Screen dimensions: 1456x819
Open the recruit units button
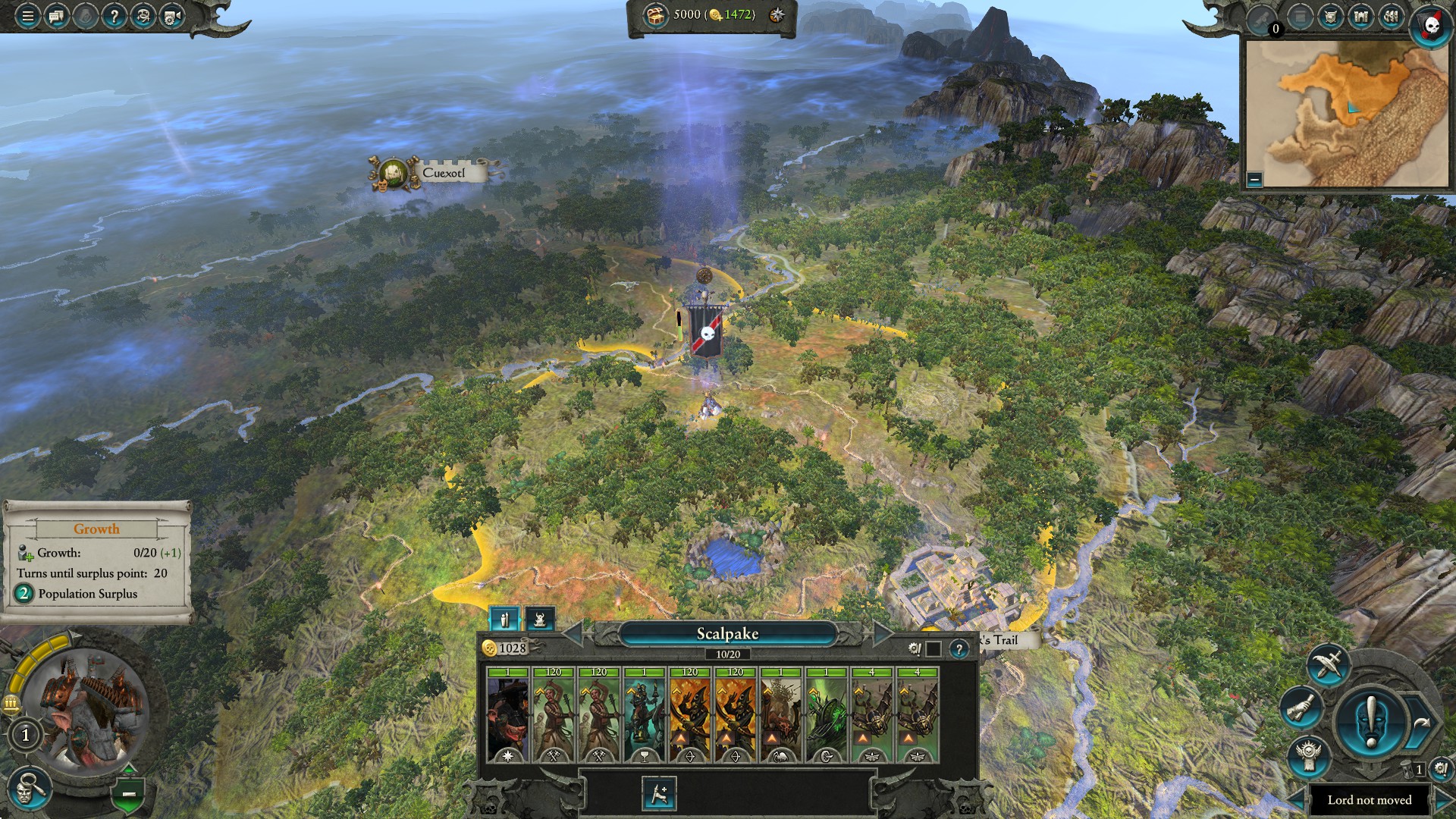pos(658,794)
